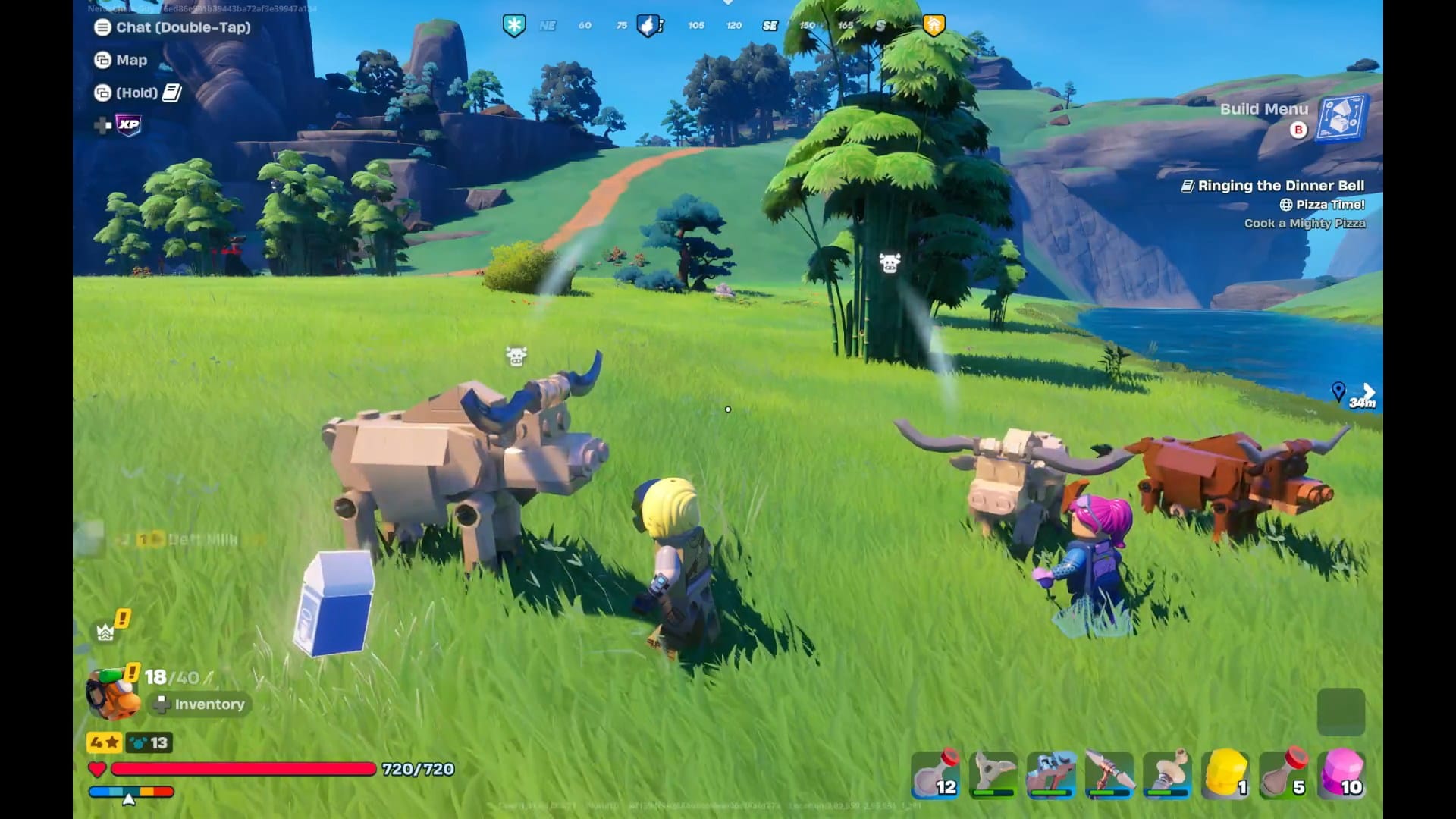Click the temperature slider below the health bar
Viewport: 1456px width, 819px height.
pos(133,791)
